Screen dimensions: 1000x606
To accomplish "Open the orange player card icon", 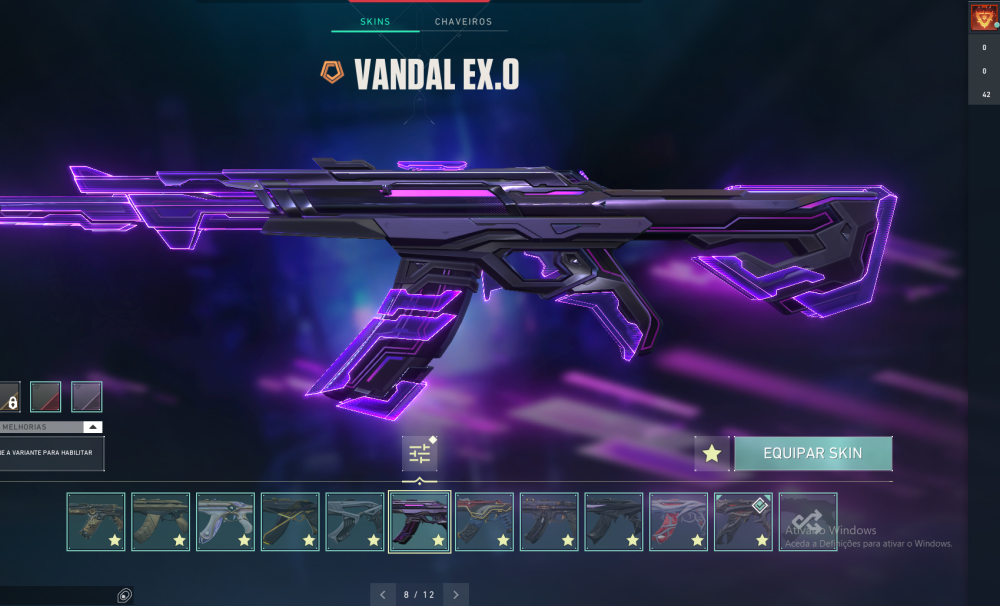I will point(984,18).
